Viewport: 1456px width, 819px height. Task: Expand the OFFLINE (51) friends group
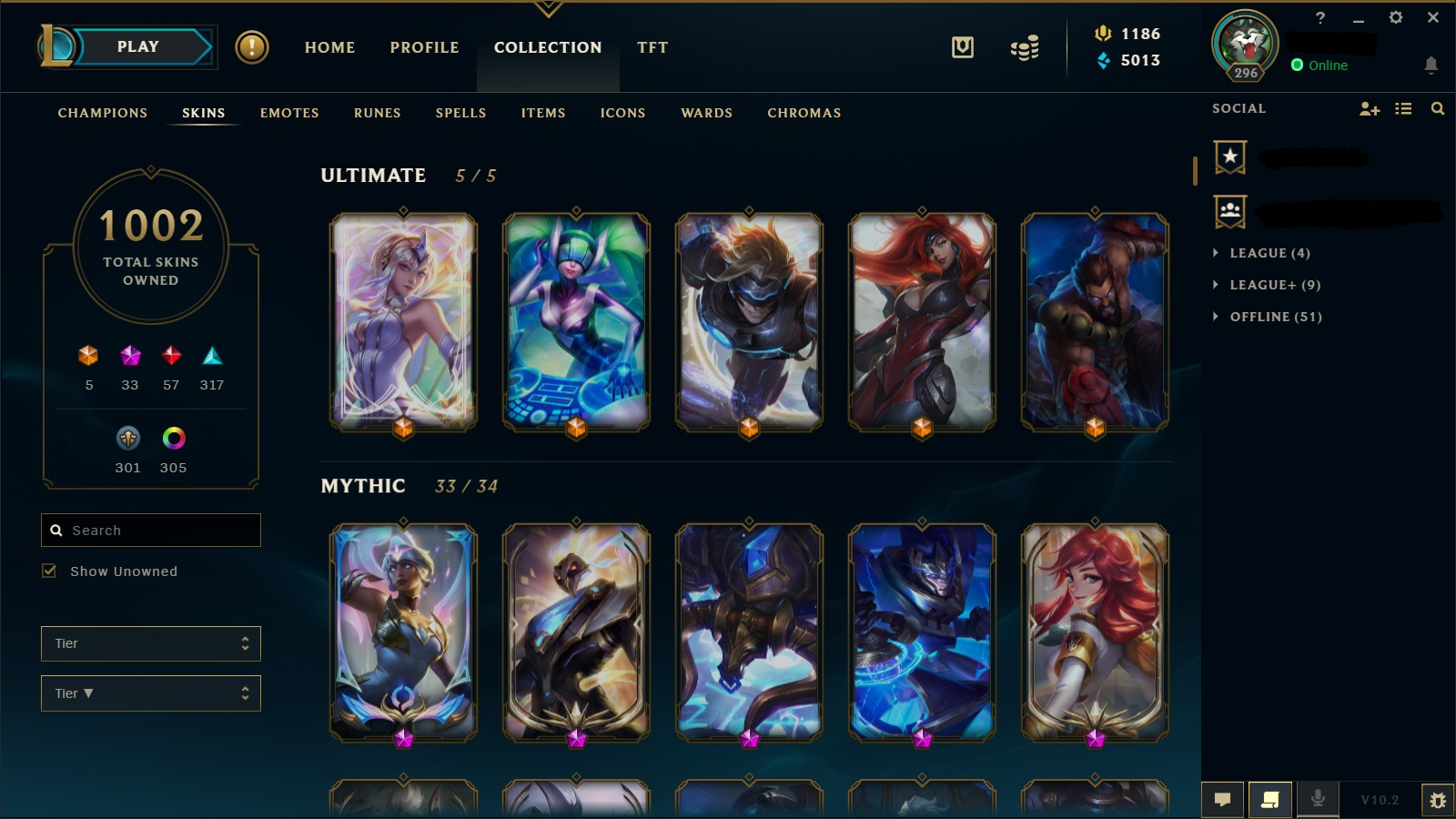coord(1267,317)
